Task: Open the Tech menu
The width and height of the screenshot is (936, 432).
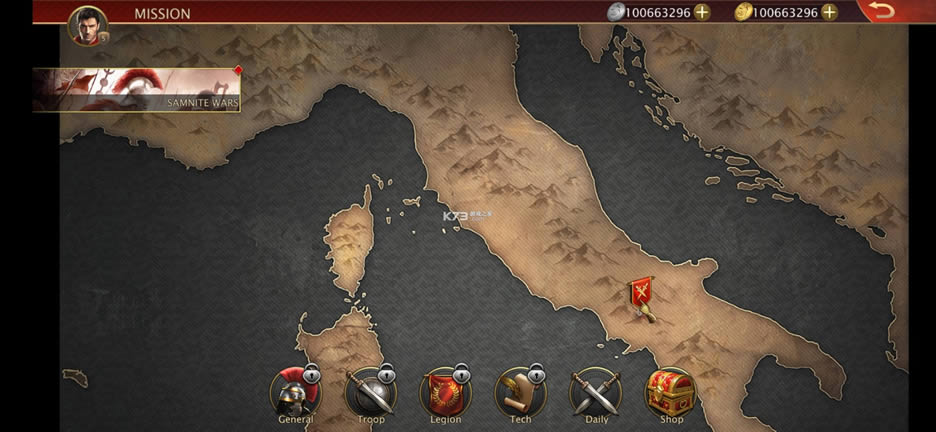Action: [x=520, y=393]
